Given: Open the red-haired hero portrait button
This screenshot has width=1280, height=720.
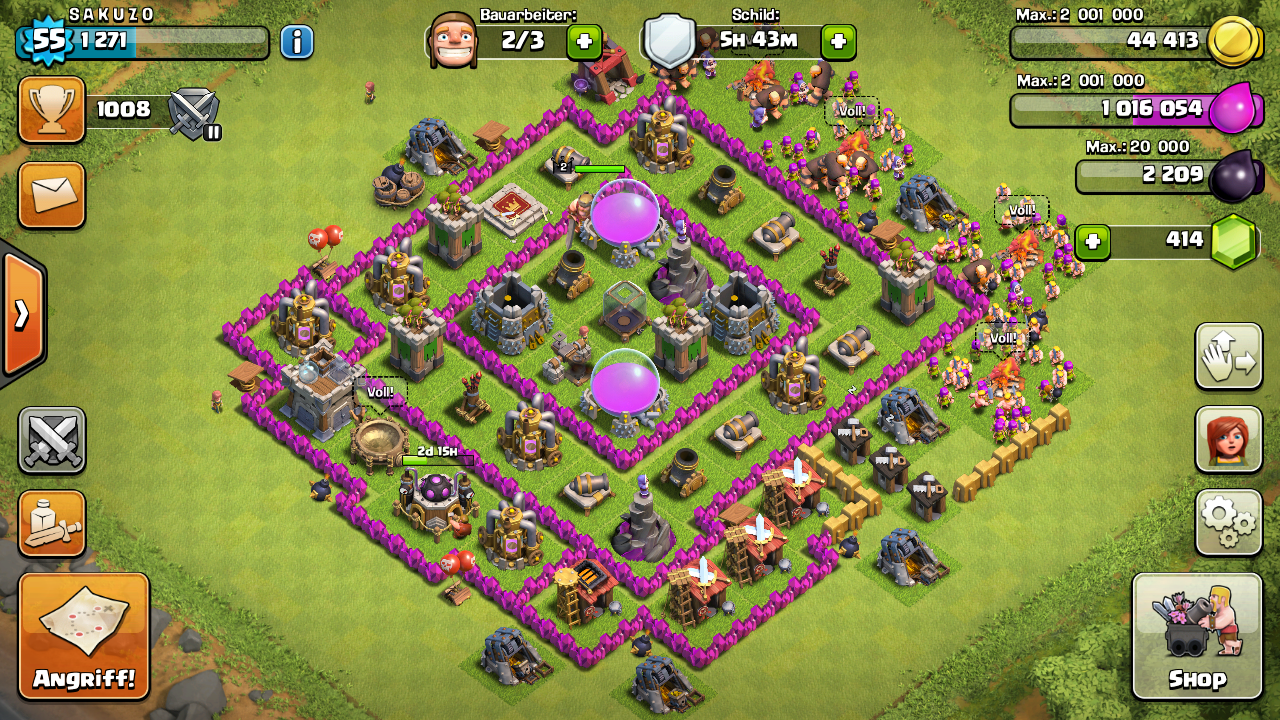Looking at the screenshot, I should [1228, 440].
